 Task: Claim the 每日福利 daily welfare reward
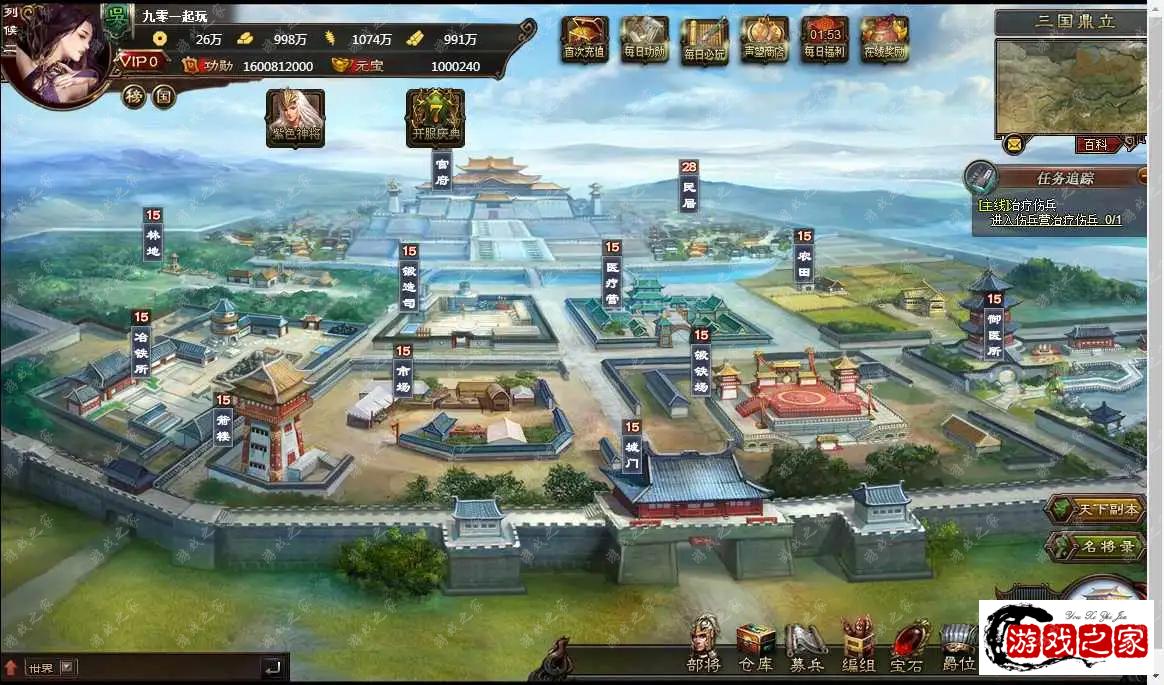[824, 40]
